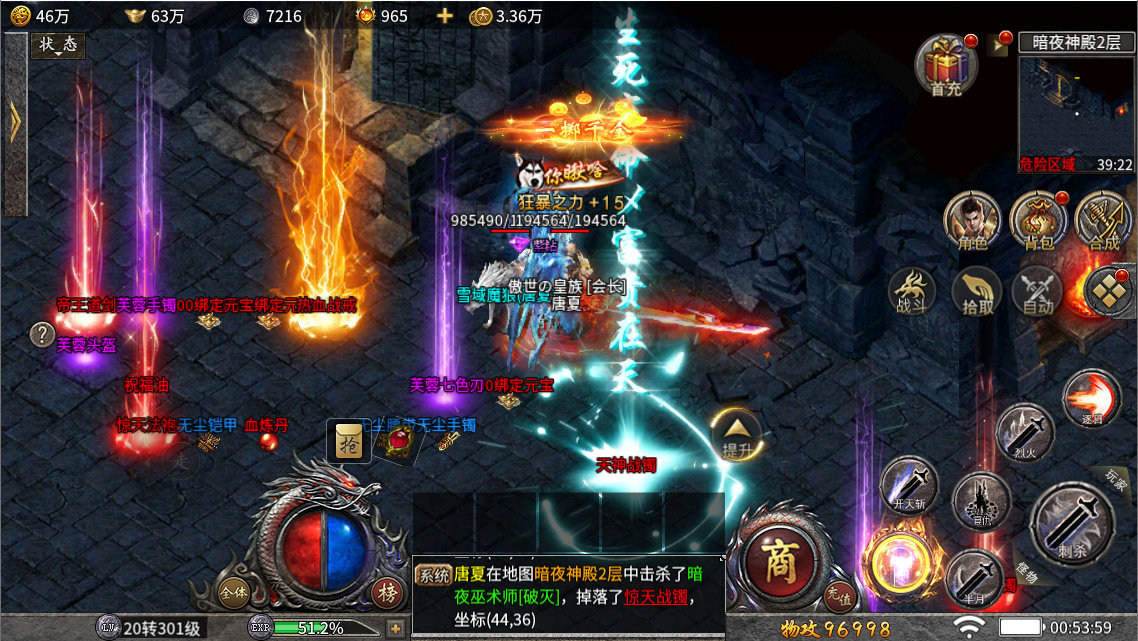Toggle the 战斗 combat mode button

tap(912, 292)
